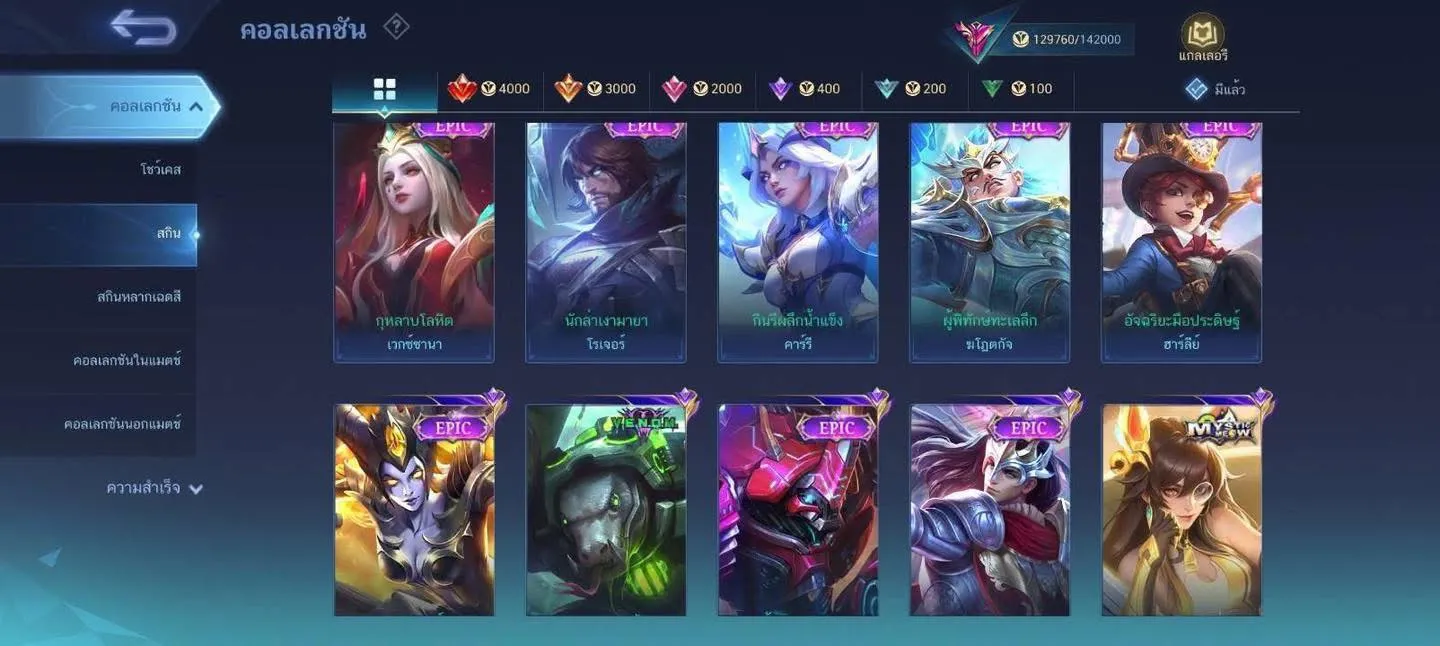Viewport: 1440px width, 646px height.
Task: Open the สกินหลากเฉดสี menu entry
Action: click(x=139, y=297)
